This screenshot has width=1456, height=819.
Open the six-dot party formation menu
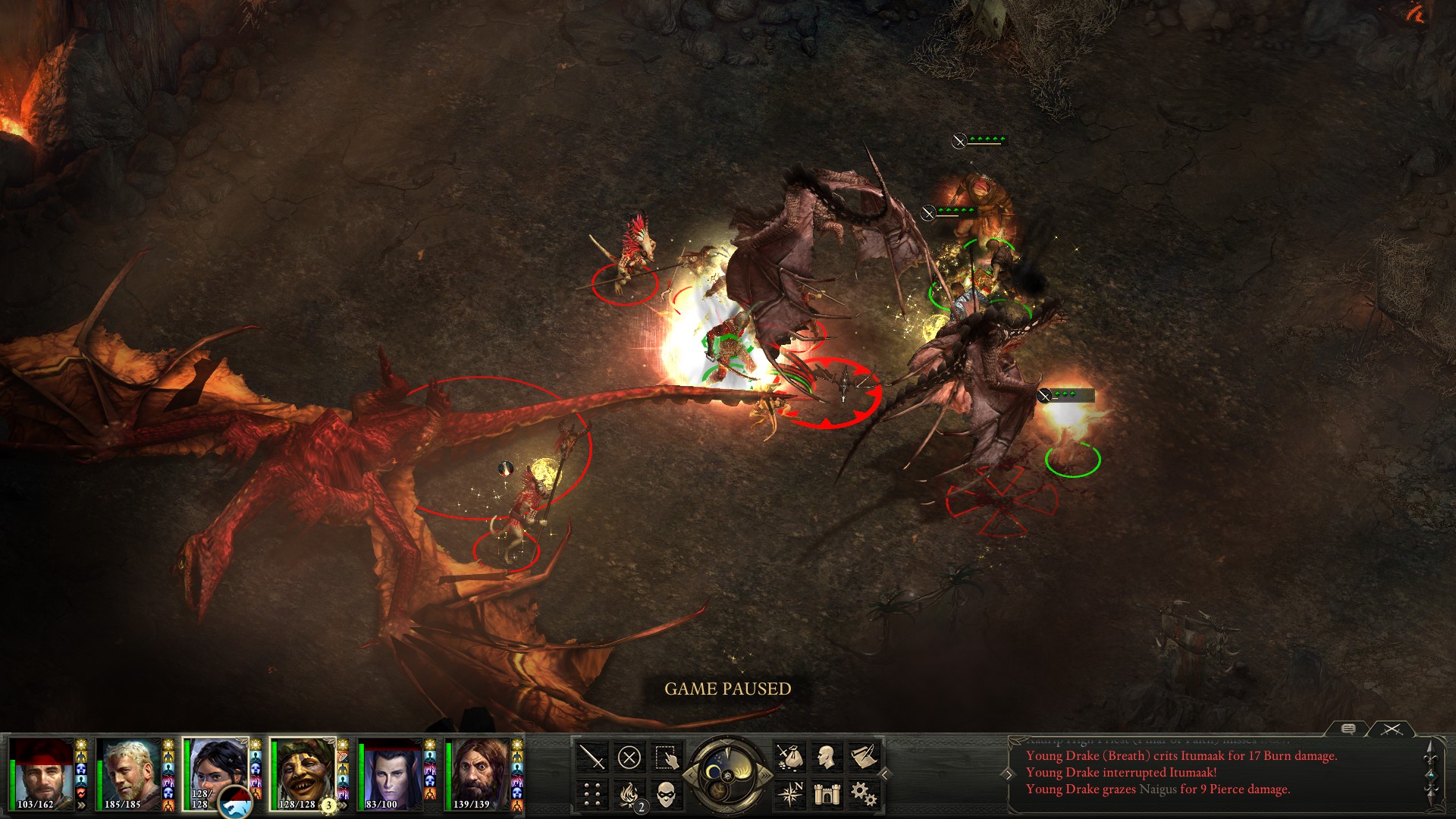(x=591, y=794)
